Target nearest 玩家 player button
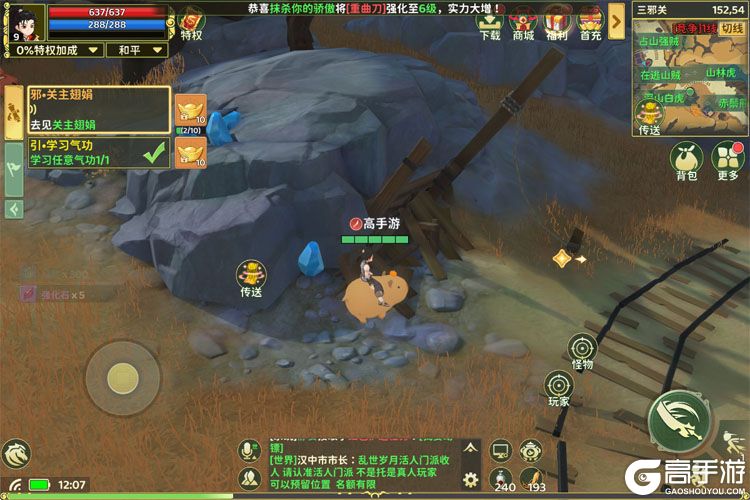The image size is (750, 500). pyautogui.click(x=559, y=389)
